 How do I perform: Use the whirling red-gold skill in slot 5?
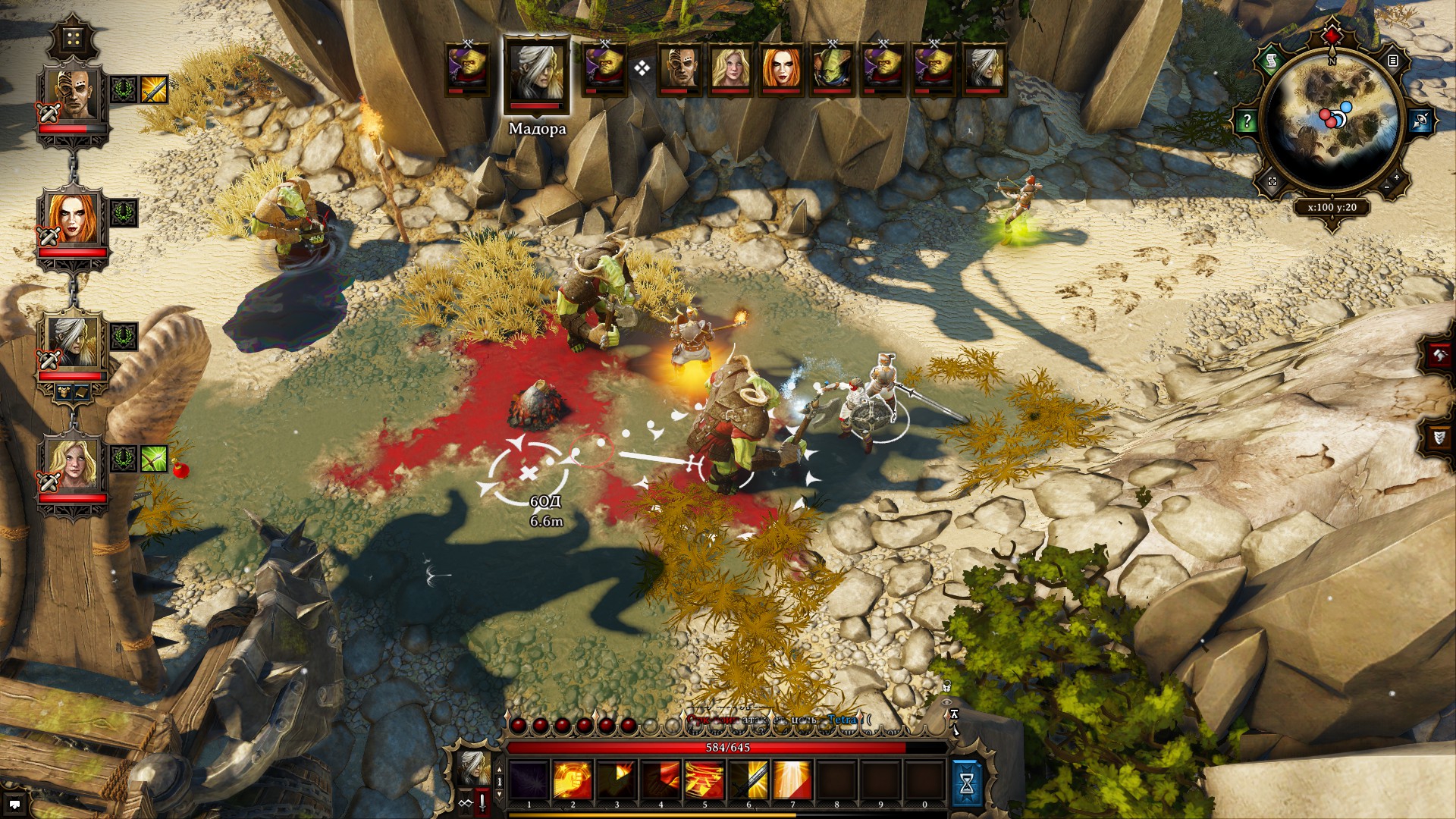[x=704, y=781]
